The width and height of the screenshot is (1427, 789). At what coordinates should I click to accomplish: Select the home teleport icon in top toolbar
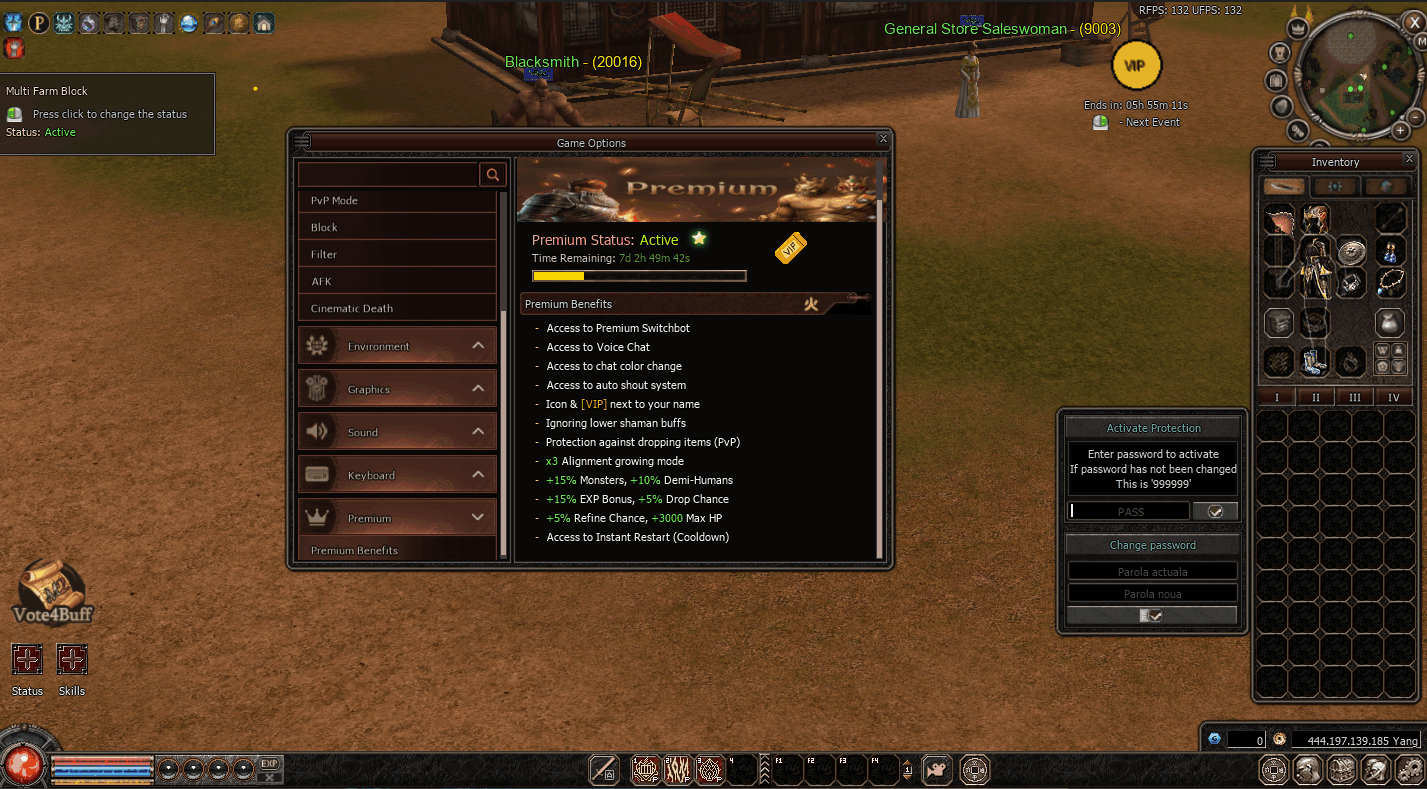coord(262,22)
